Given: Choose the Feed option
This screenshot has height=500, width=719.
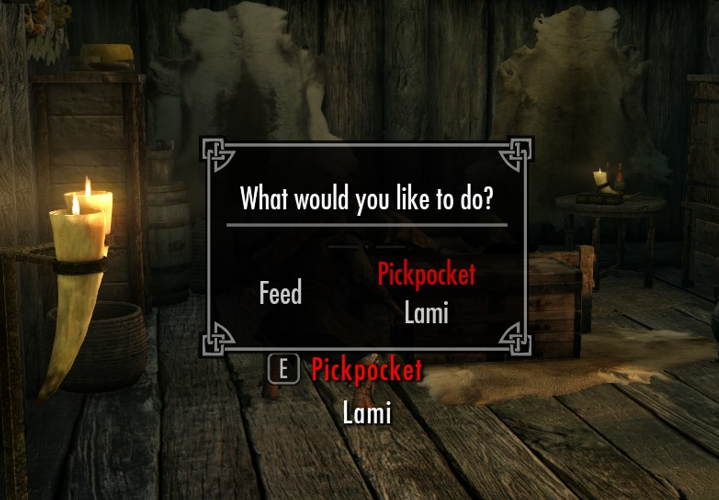Looking at the screenshot, I should (280, 293).
